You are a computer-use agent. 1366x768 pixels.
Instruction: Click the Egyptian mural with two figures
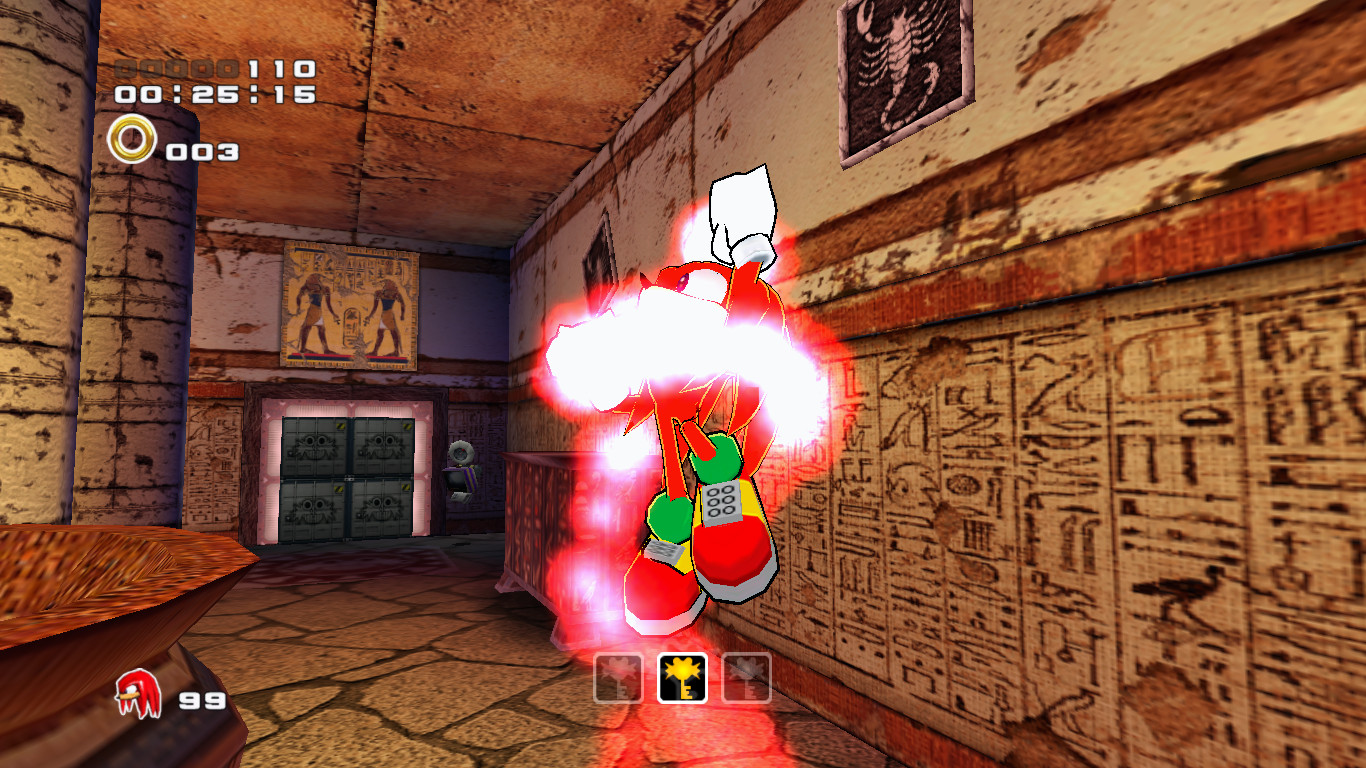pyautogui.click(x=348, y=305)
